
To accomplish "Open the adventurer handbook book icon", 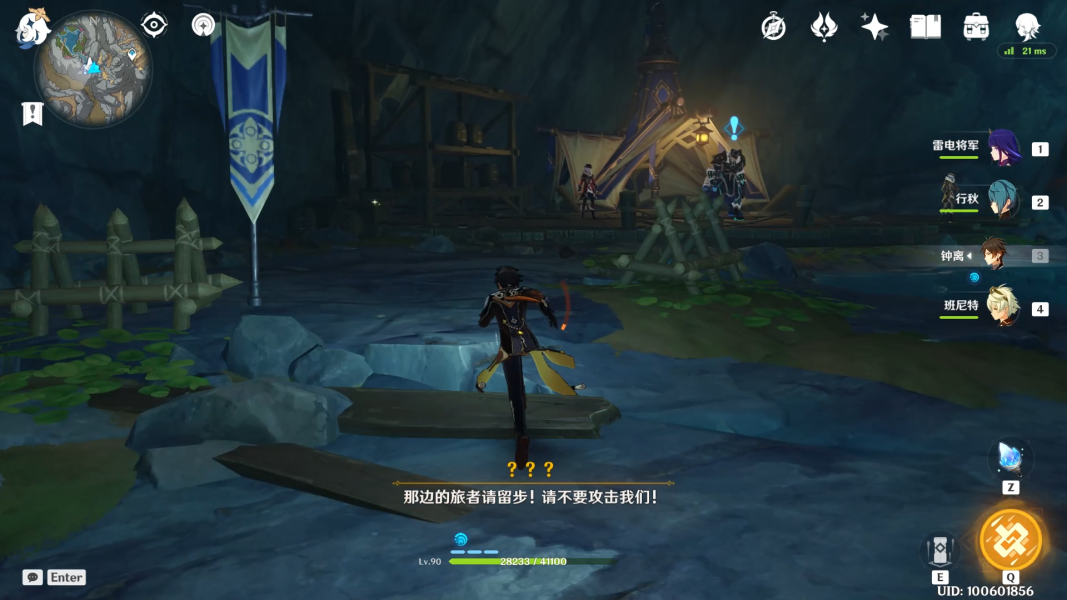I will pyautogui.click(x=925, y=27).
